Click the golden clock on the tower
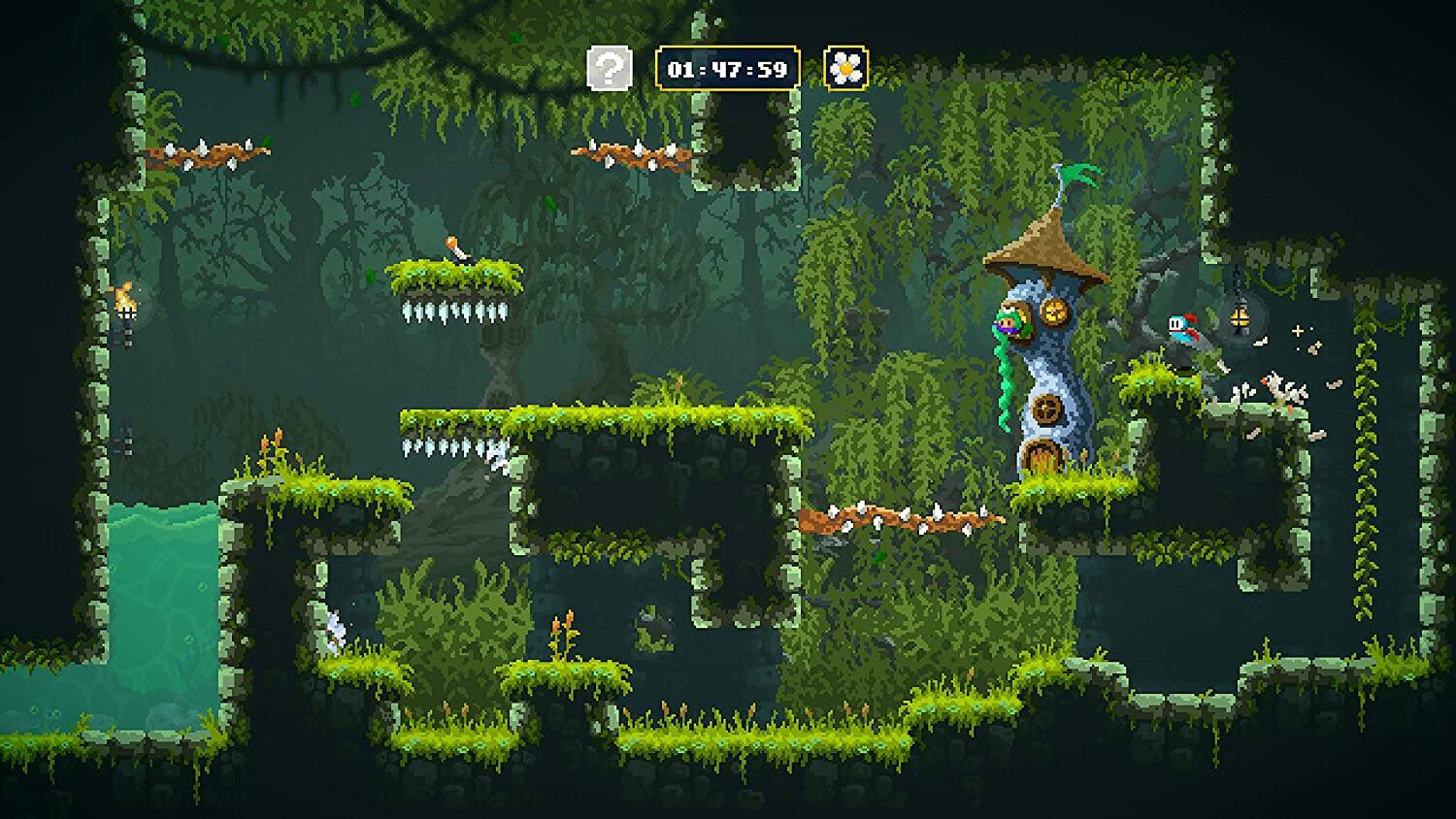 point(1054,312)
